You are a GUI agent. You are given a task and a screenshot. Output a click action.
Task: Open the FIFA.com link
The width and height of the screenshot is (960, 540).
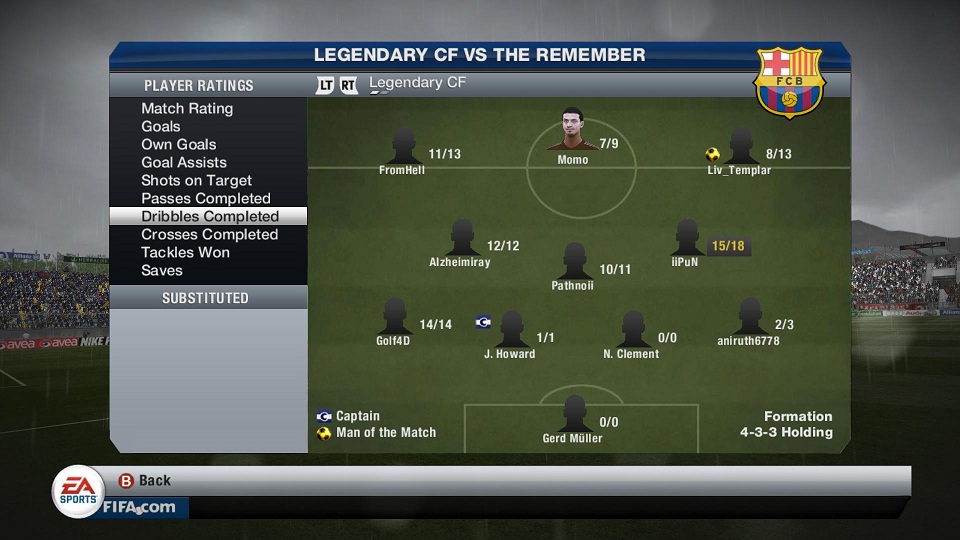pyautogui.click(x=139, y=507)
